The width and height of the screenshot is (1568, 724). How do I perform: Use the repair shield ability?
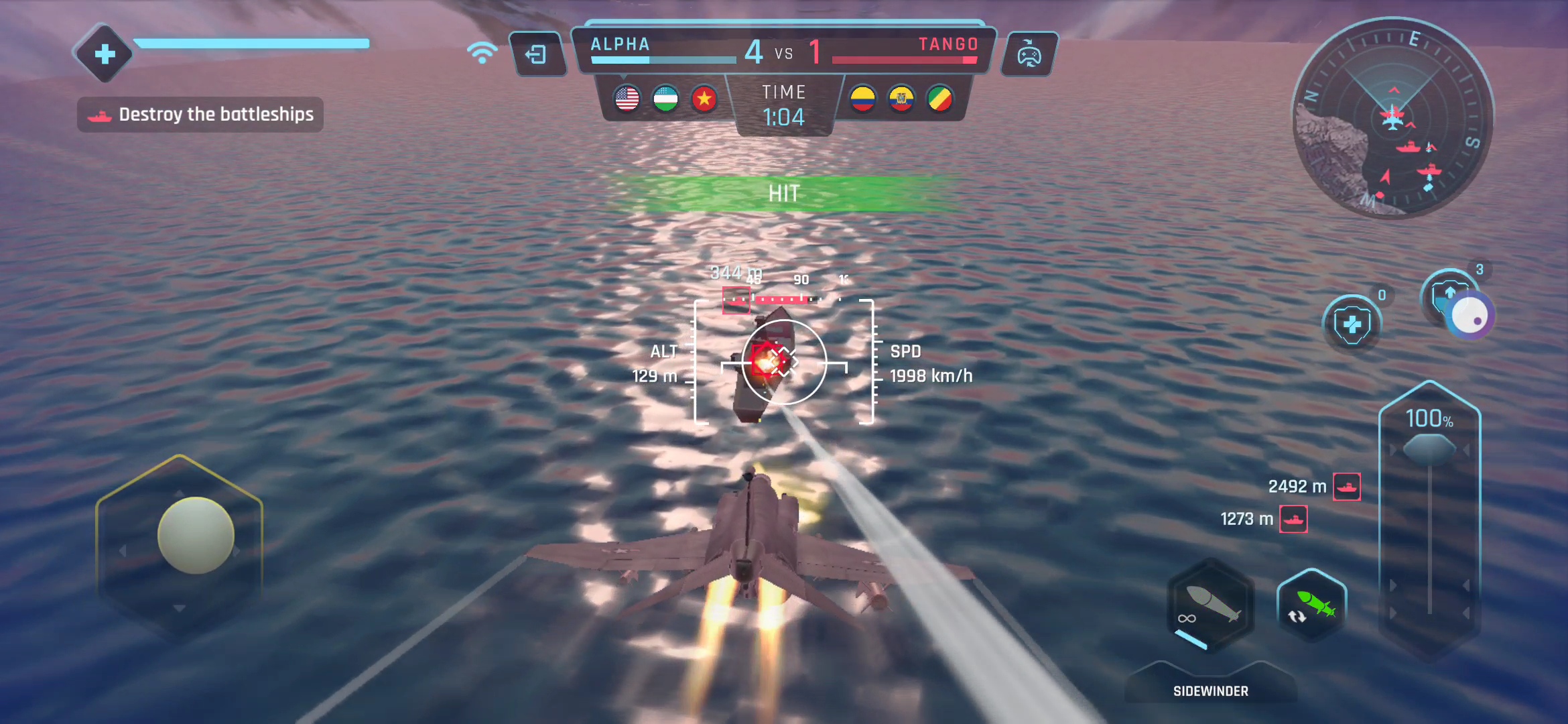coord(1352,325)
